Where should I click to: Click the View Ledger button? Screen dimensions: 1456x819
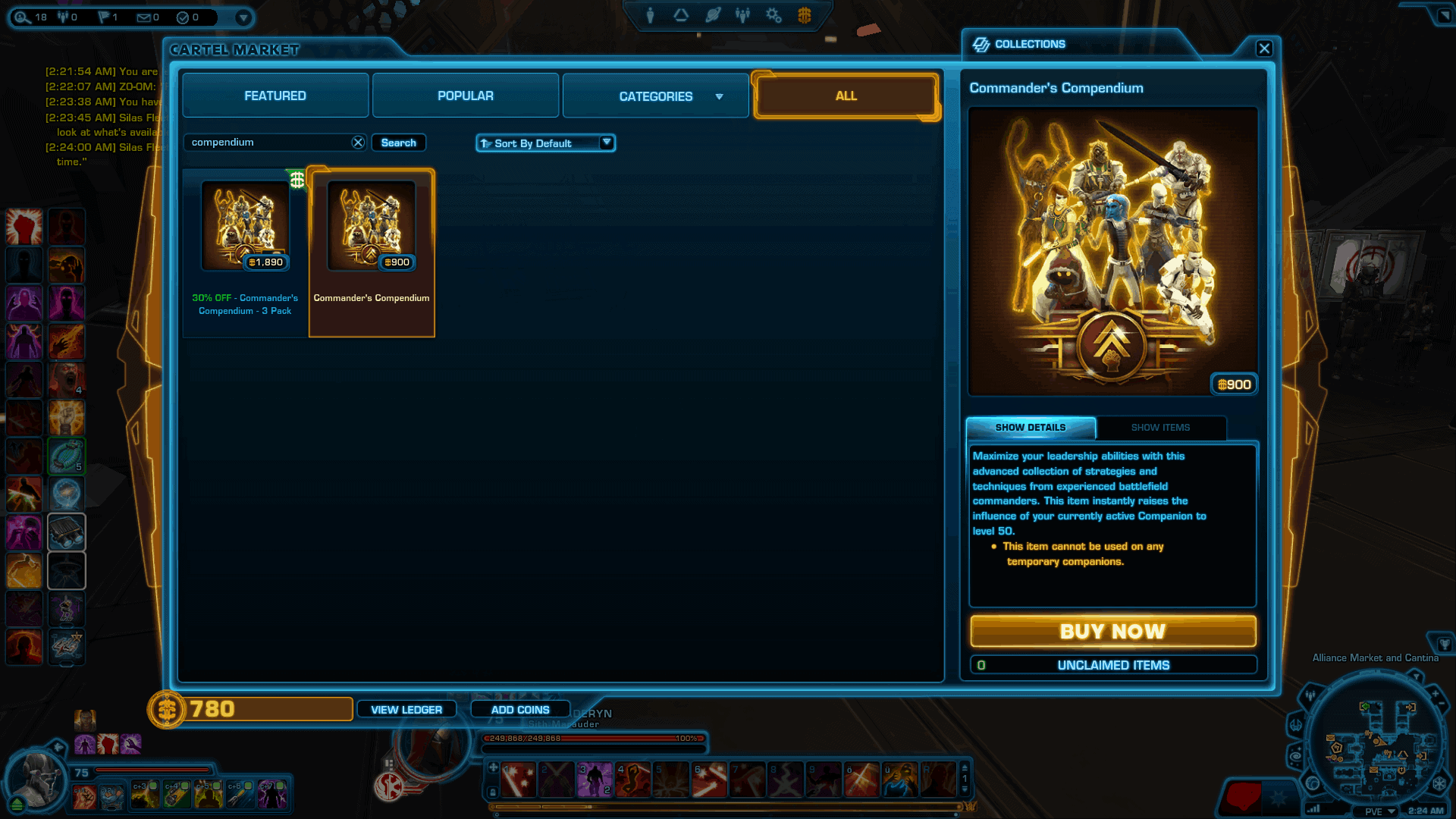(406, 709)
